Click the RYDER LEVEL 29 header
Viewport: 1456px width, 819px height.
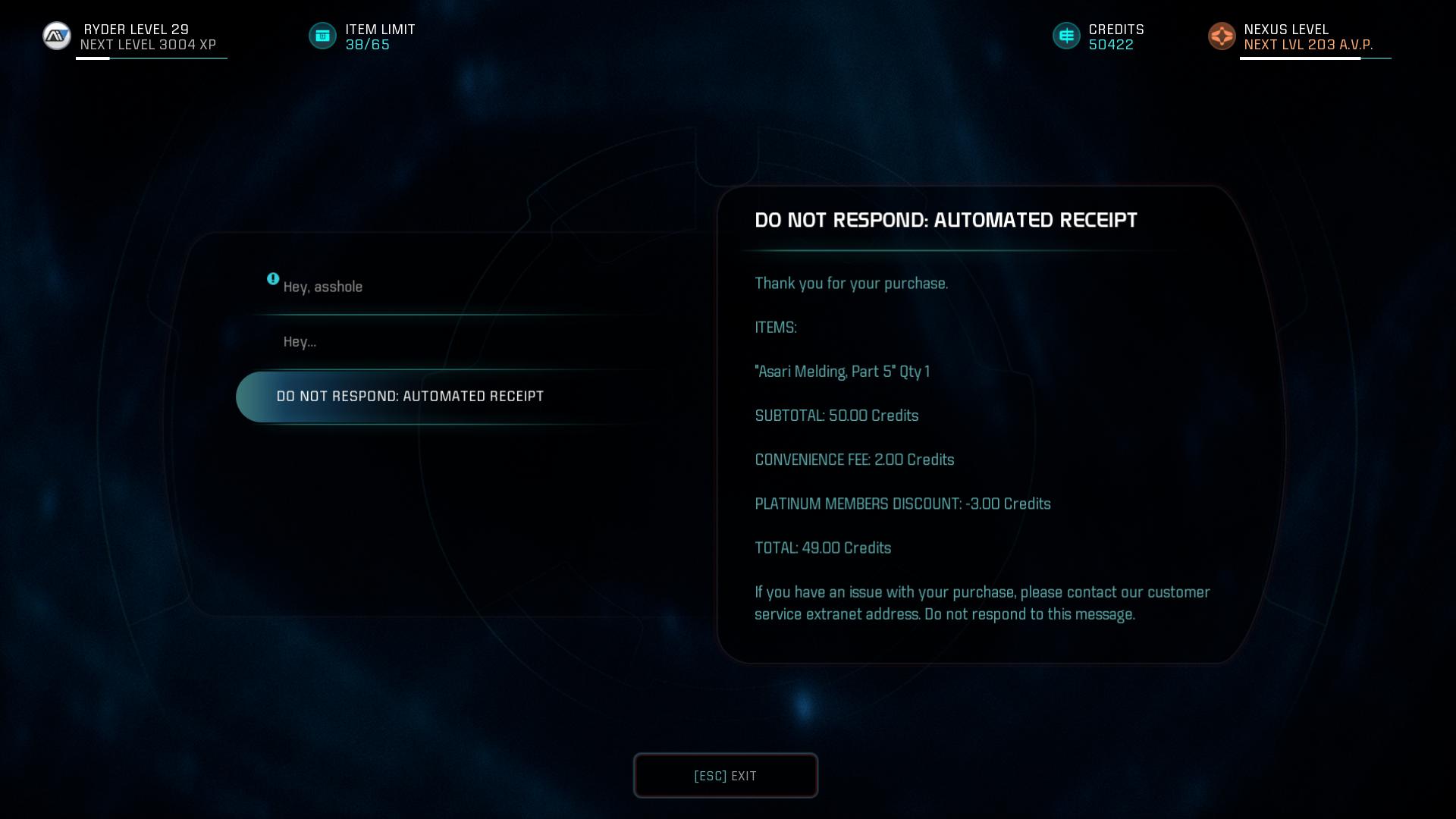click(x=135, y=30)
